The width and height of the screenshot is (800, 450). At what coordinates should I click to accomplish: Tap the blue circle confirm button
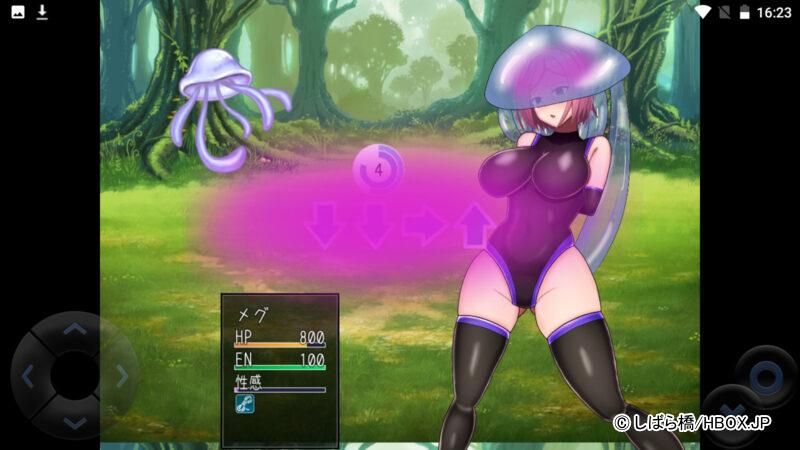(x=766, y=377)
